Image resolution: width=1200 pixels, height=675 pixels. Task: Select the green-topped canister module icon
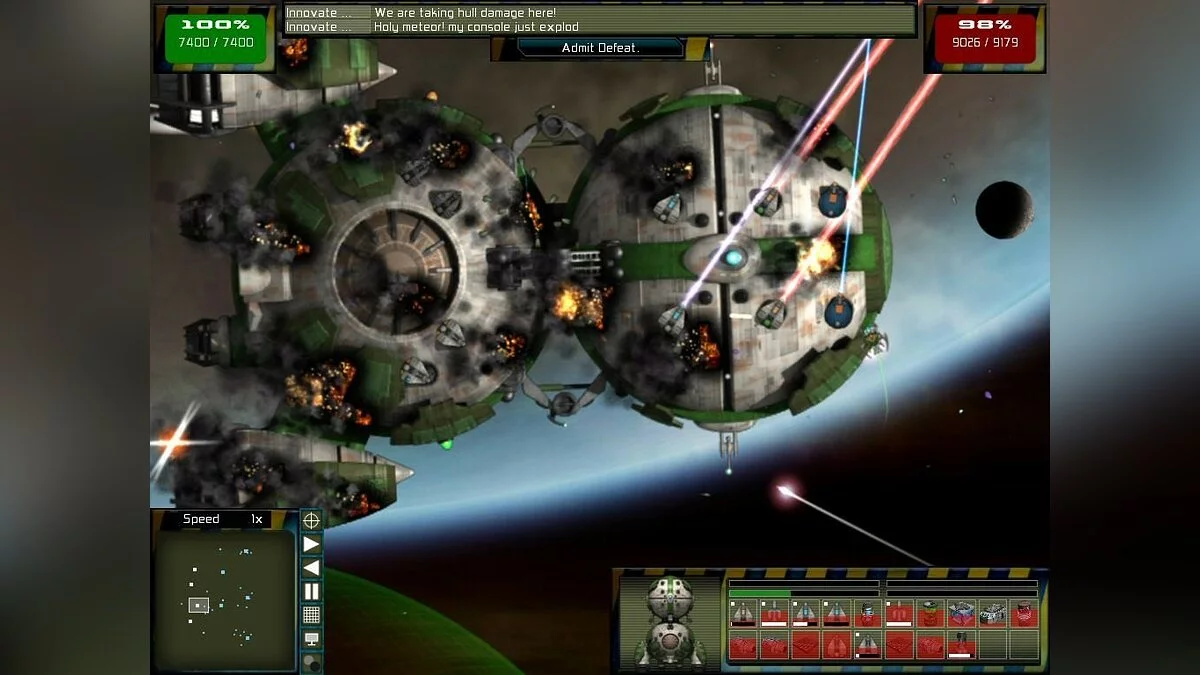click(x=931, y=613)
